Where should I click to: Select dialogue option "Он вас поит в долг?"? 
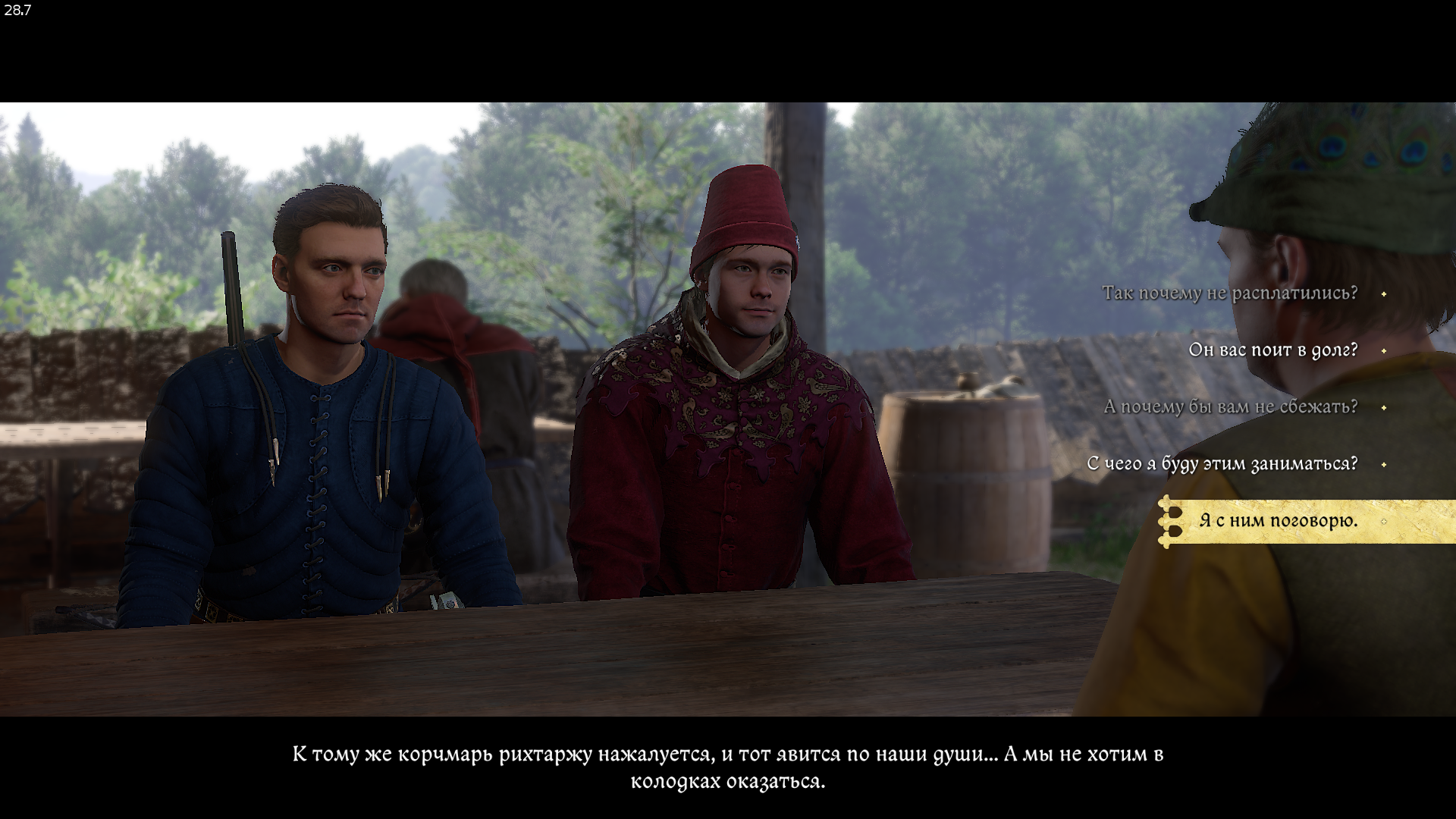pos(1272,350)
